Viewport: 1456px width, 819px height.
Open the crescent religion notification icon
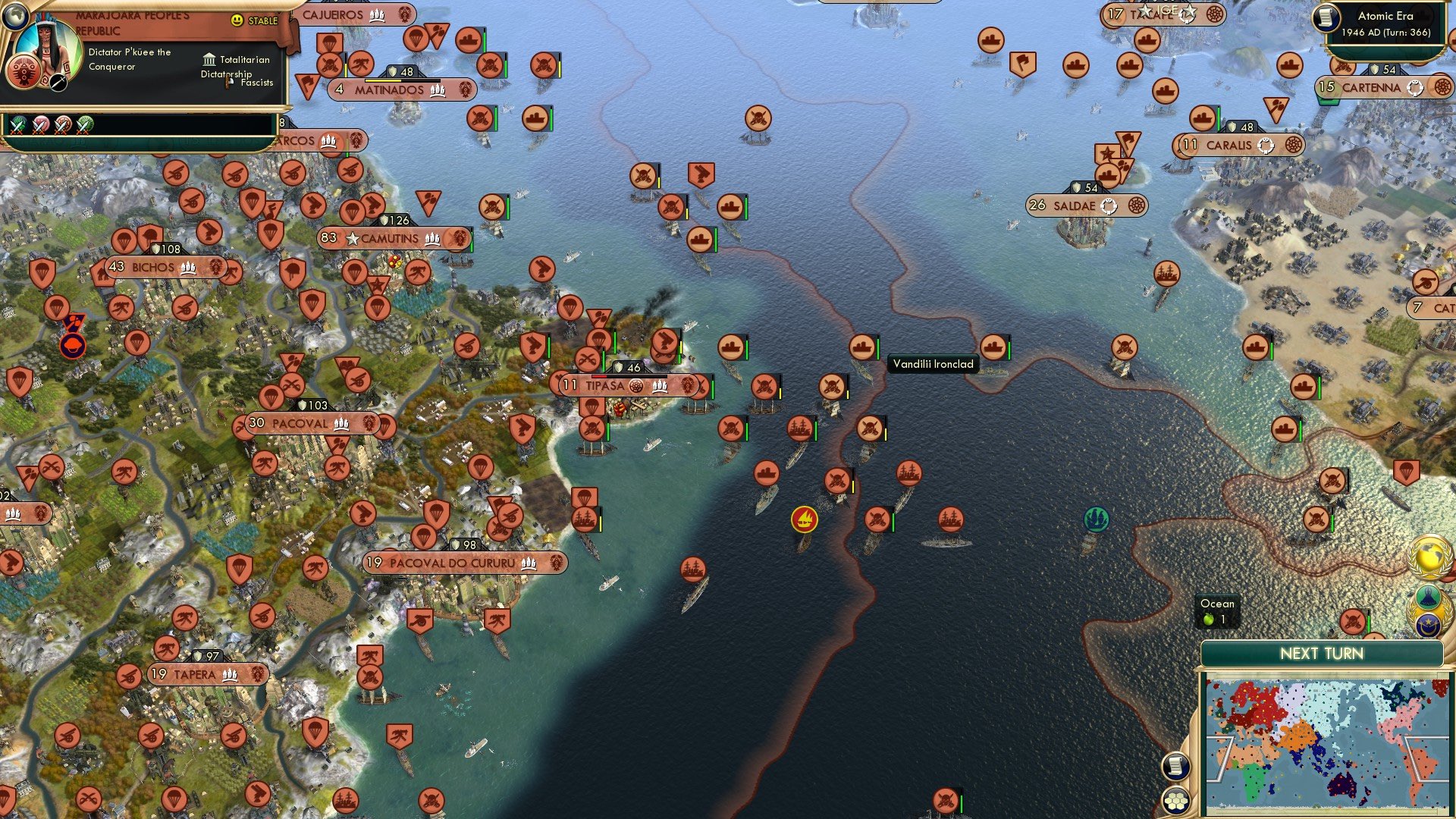pos(1429,624)
